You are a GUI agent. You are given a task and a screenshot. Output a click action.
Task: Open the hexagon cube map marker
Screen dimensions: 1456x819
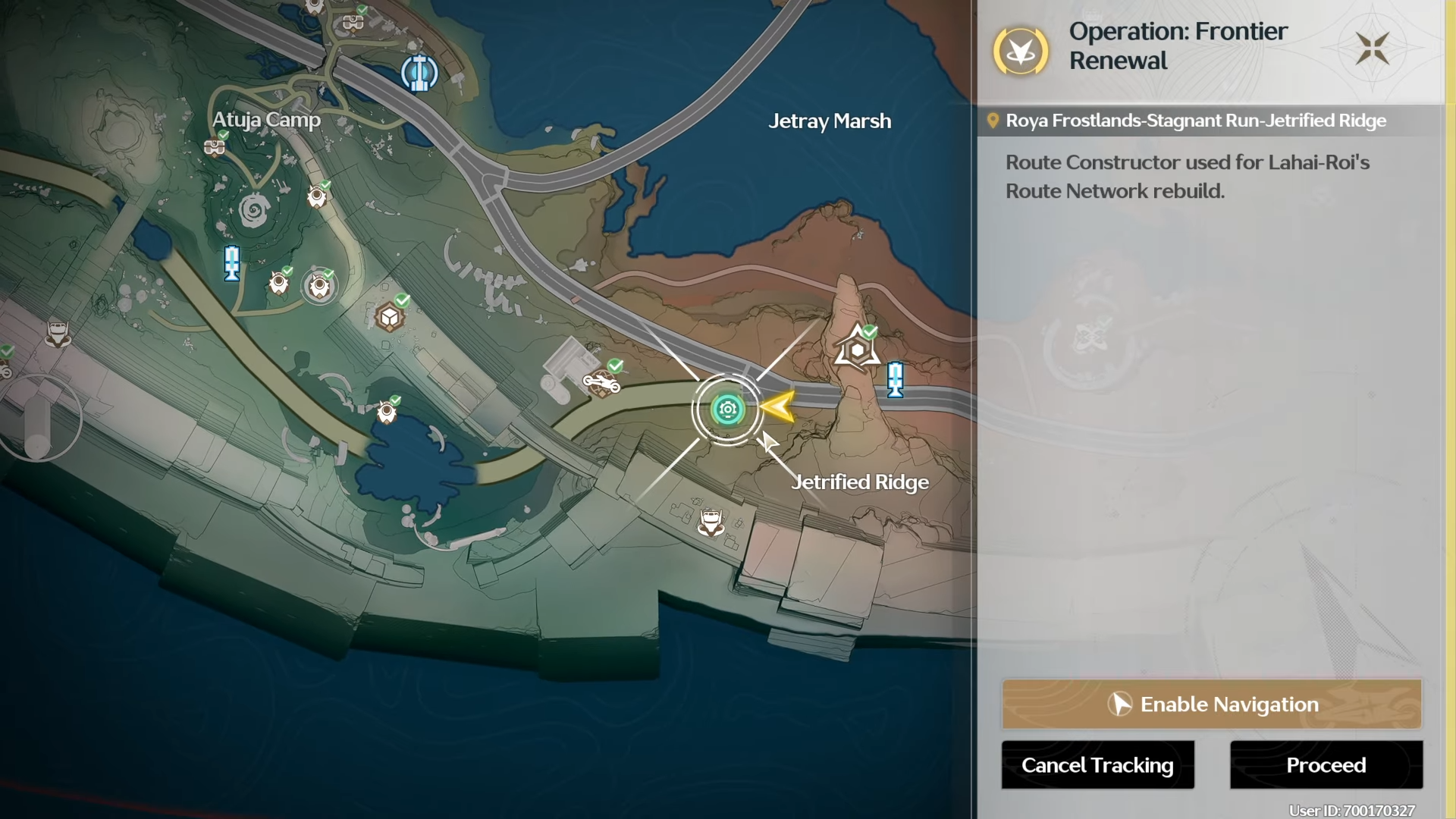point(390,317)
